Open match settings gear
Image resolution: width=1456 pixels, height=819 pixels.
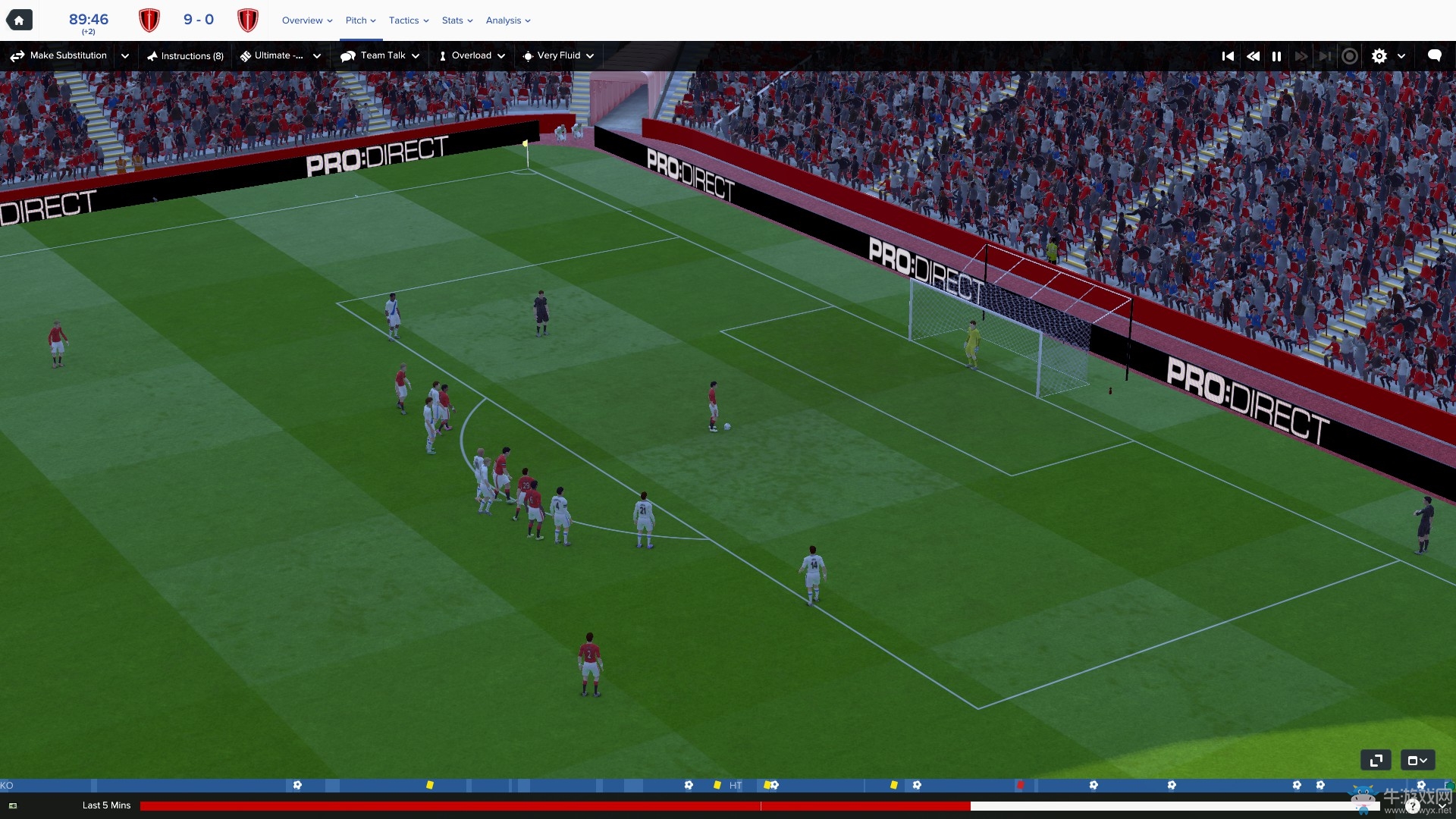click(1379, 56)
